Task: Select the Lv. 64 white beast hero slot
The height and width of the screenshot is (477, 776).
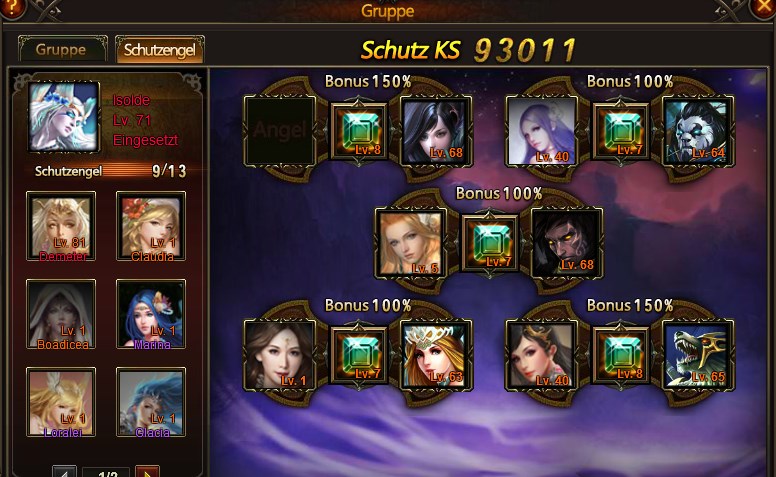Action: (x=698, y=130)
